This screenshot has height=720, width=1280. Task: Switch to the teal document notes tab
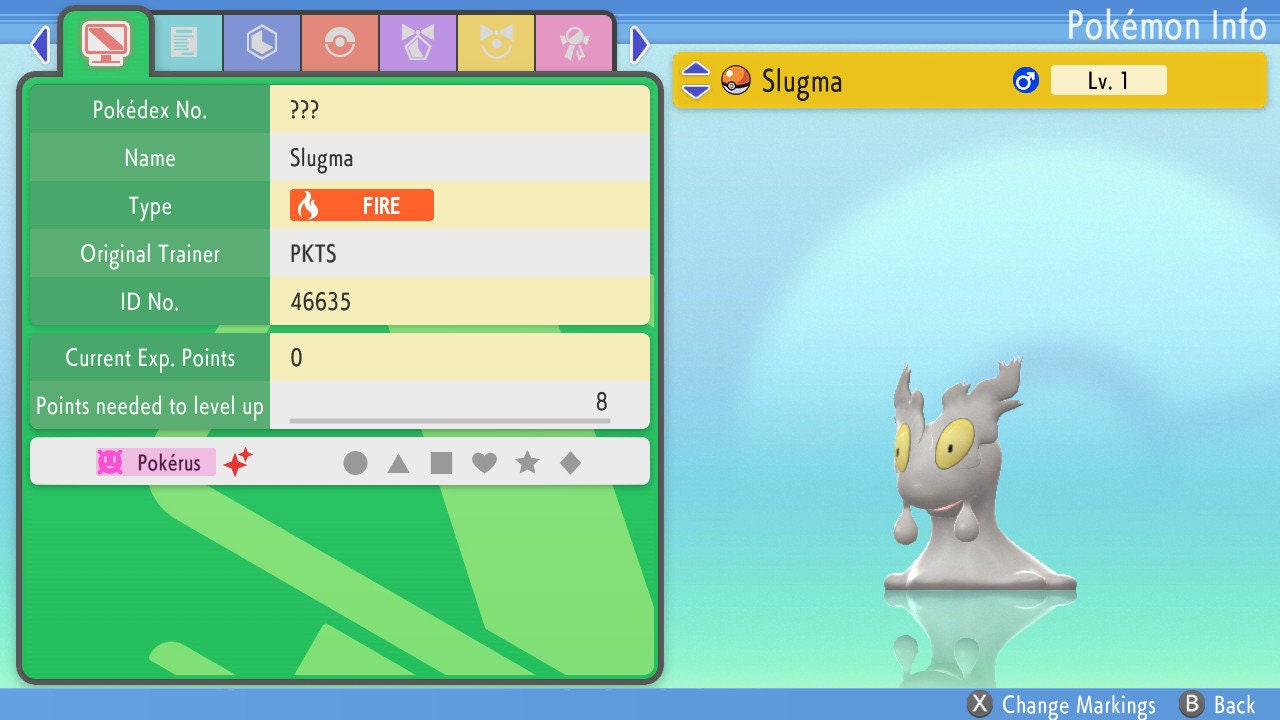pos(184,42)
